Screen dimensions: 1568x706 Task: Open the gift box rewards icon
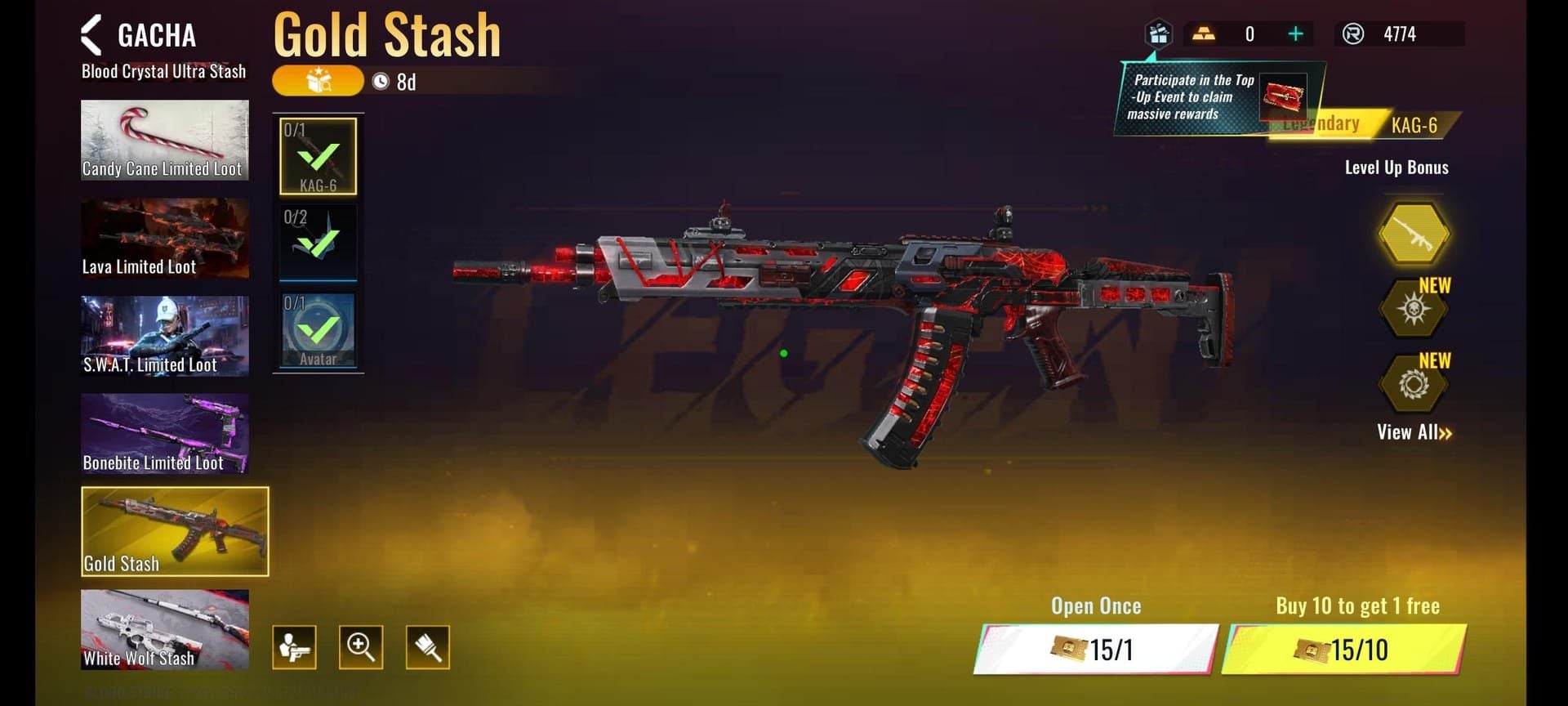point(1157,34)
